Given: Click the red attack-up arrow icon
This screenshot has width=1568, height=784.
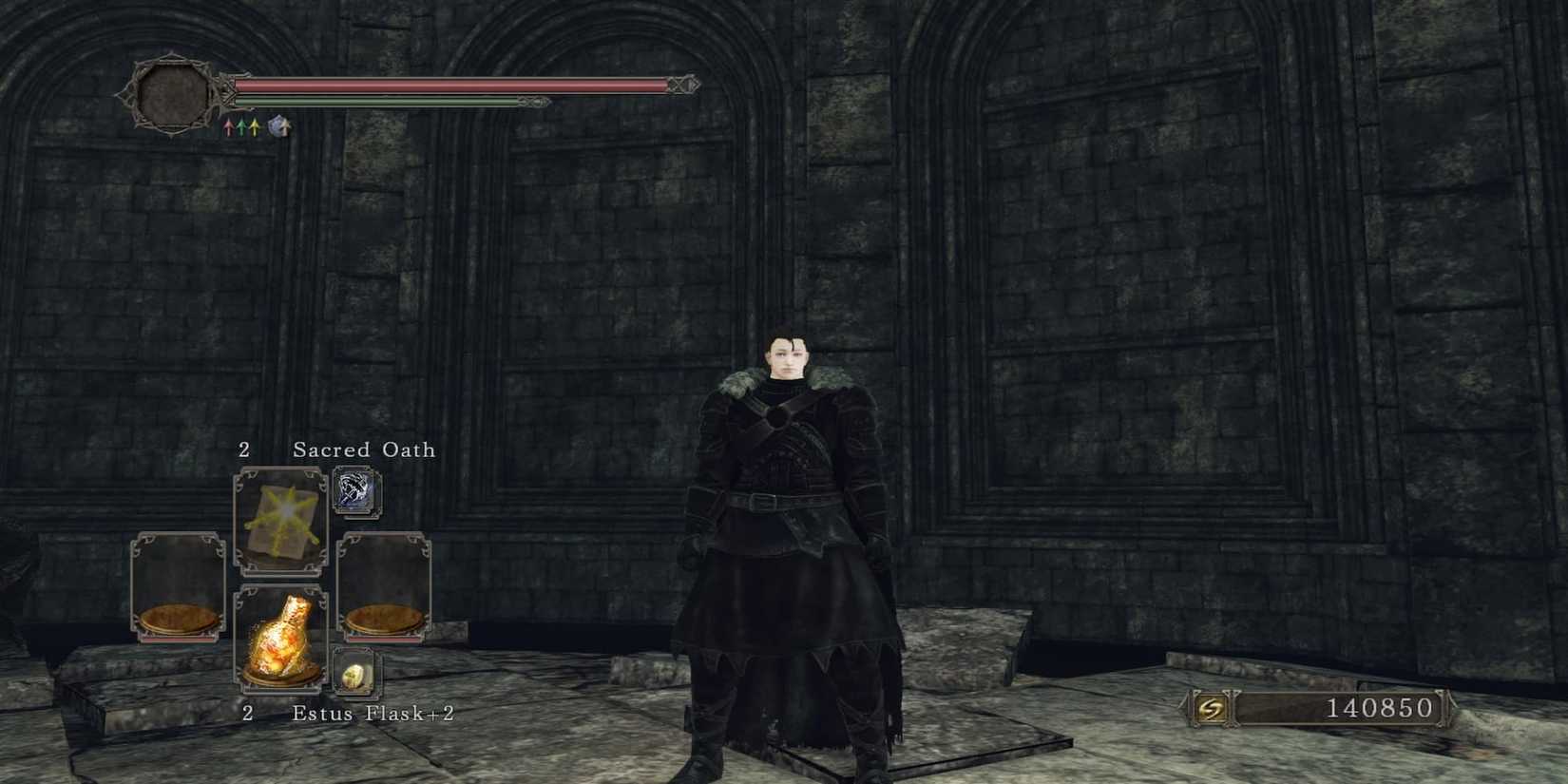Looking at the screenshot, I should (x=228, y=126).
